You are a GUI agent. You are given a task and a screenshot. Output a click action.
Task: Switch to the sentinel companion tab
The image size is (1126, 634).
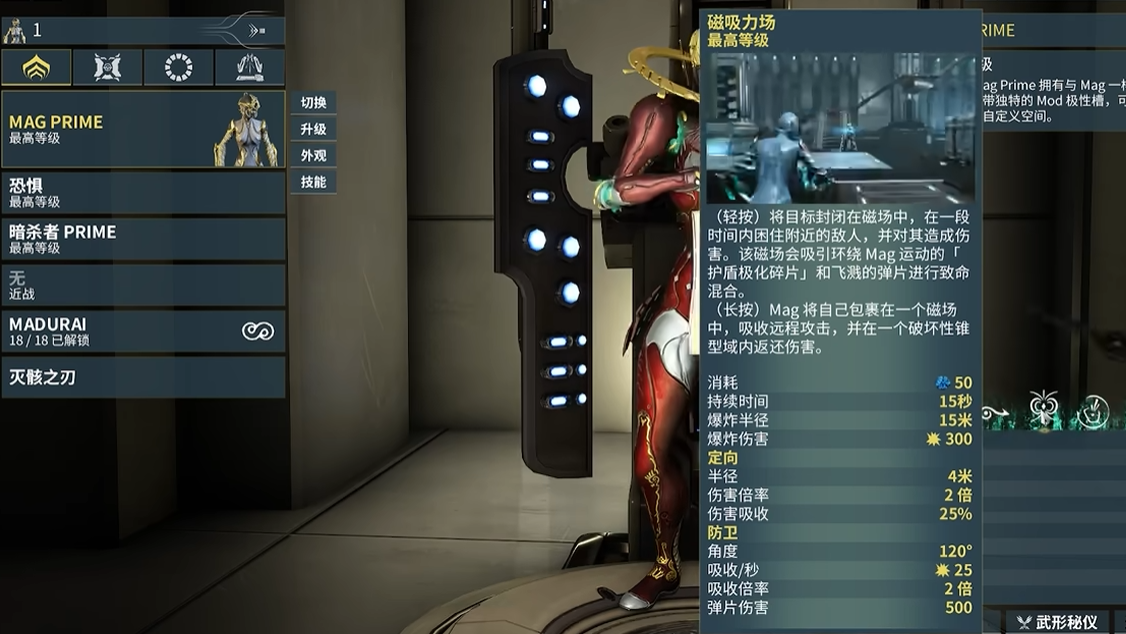click(107, 68)
